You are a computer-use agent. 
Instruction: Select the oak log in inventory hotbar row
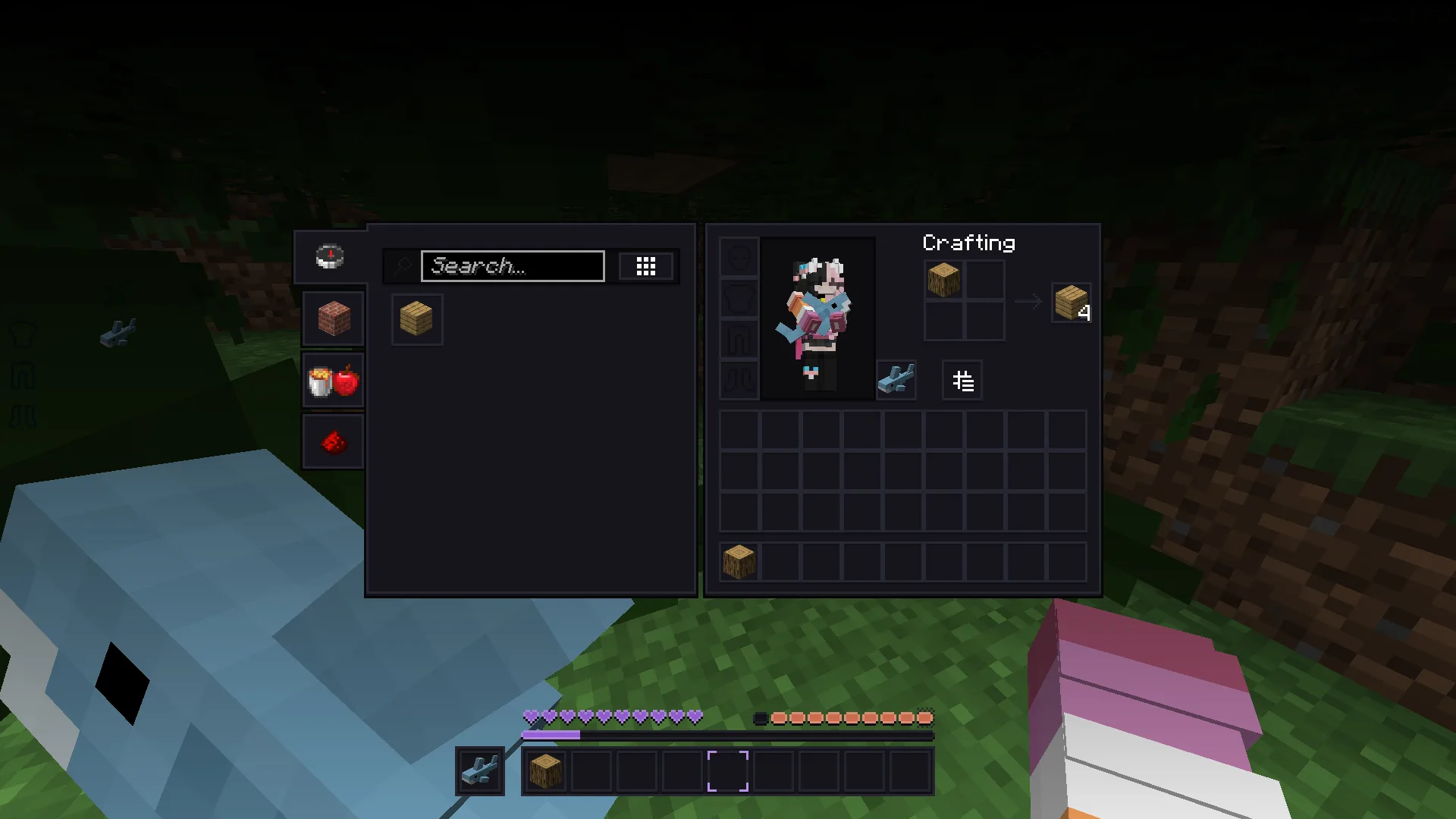tap(739, 562)
